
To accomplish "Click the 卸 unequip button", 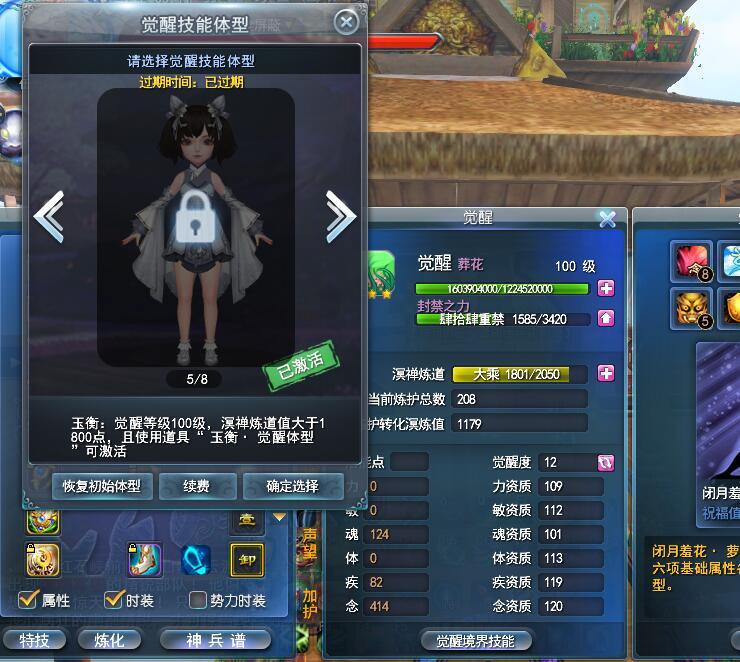I will point(246,560).
